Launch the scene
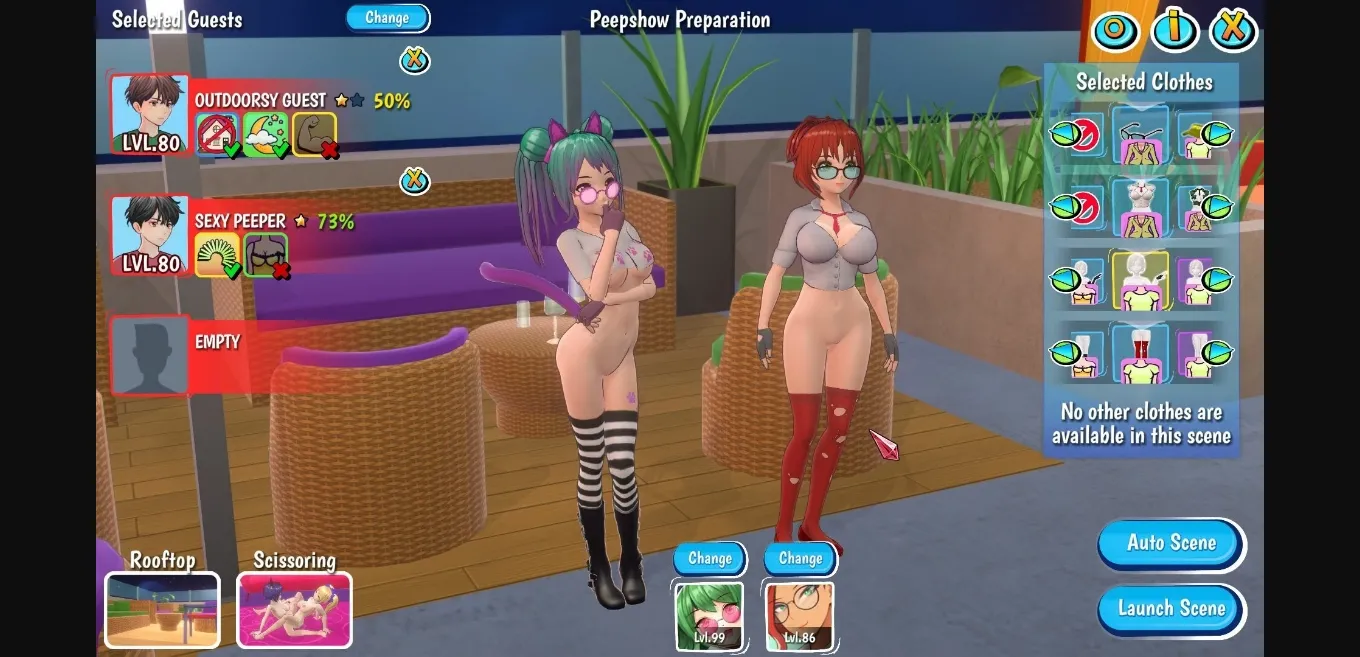This screenshot has width=1360, height=657. point(1171,608)
